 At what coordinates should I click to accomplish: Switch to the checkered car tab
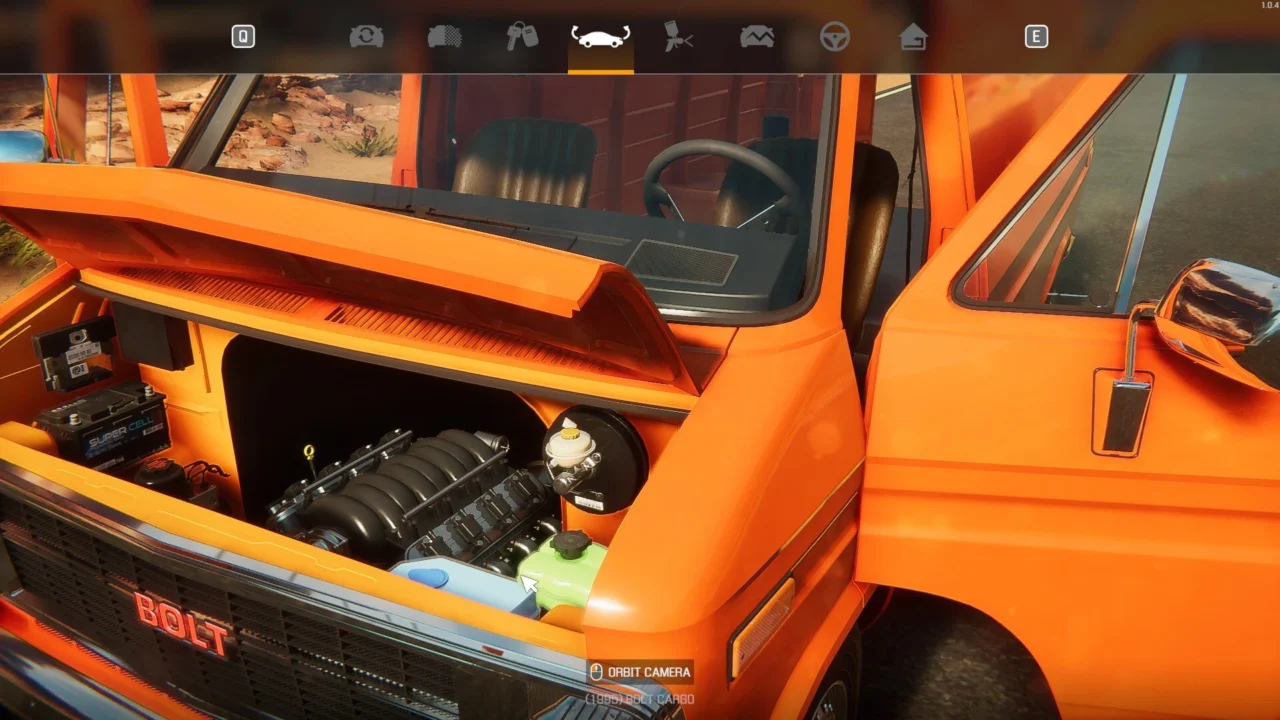coord(444,37)
